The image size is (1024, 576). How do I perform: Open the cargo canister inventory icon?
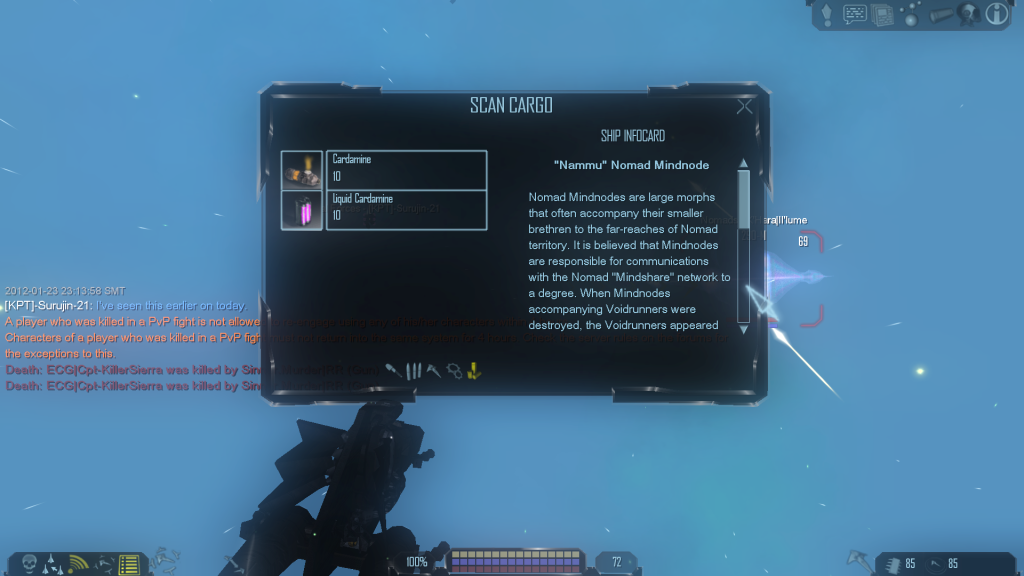(940, 14)
